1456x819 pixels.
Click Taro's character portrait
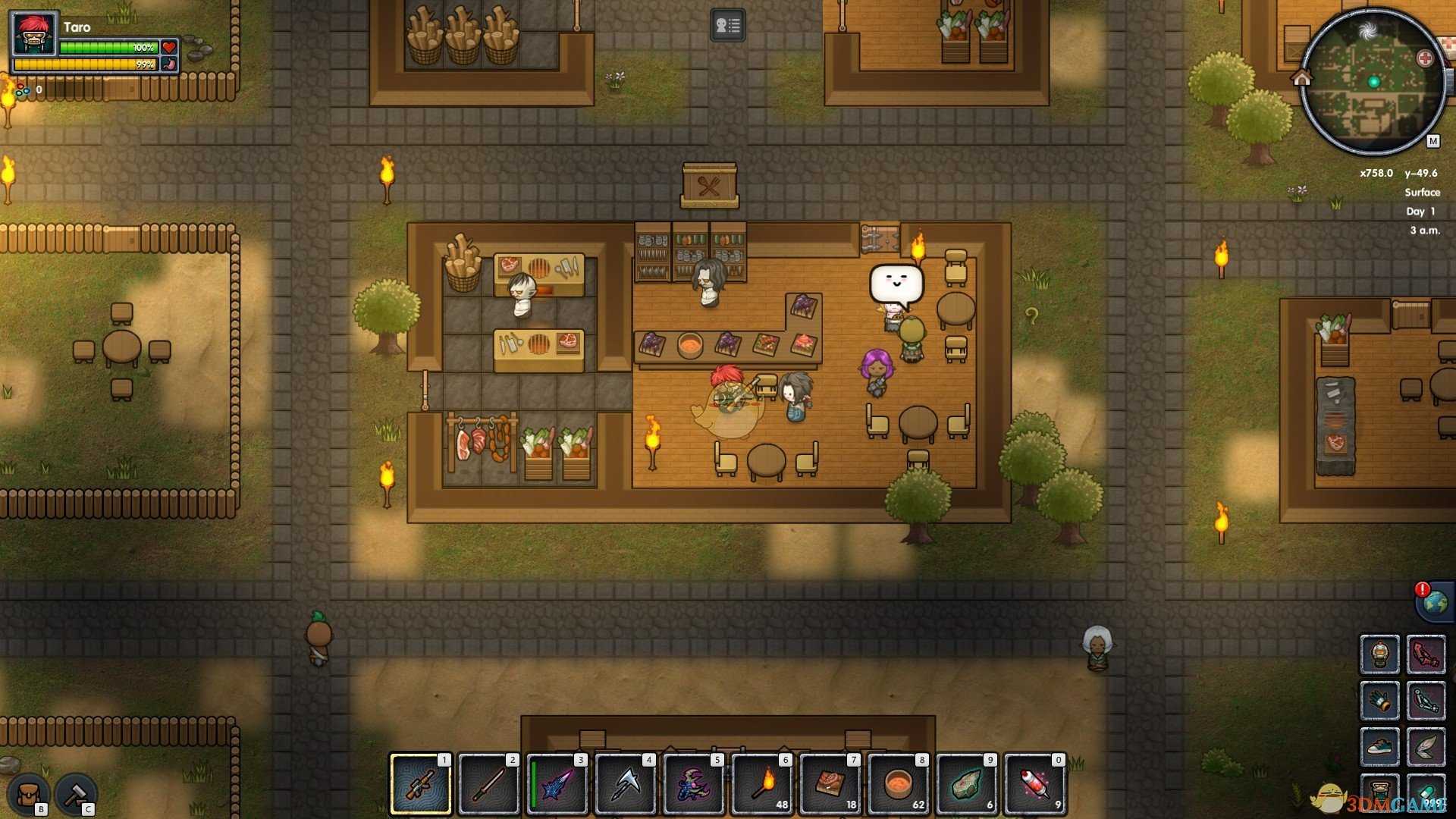point(35,35)
